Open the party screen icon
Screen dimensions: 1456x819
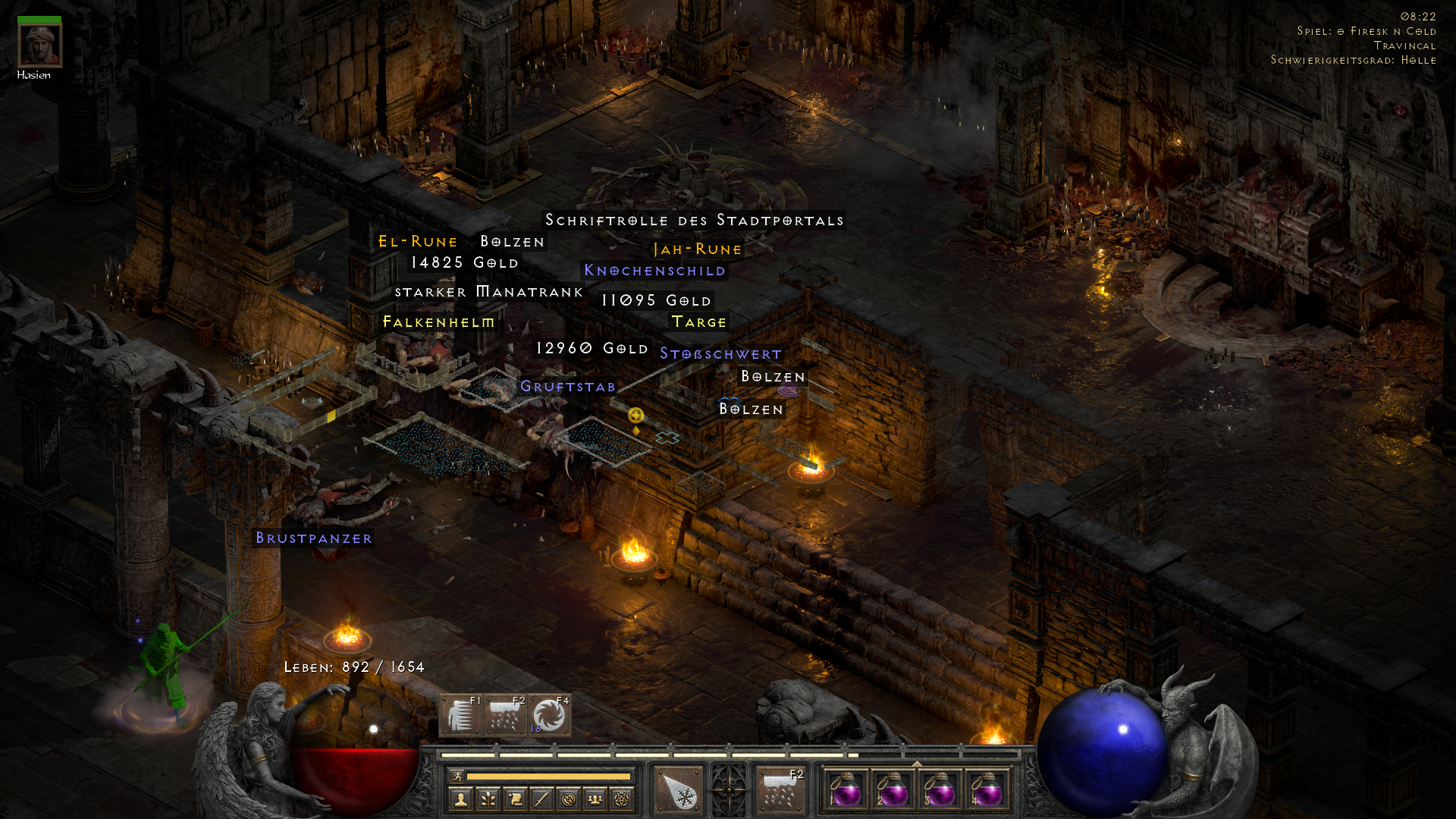(597, 798)
